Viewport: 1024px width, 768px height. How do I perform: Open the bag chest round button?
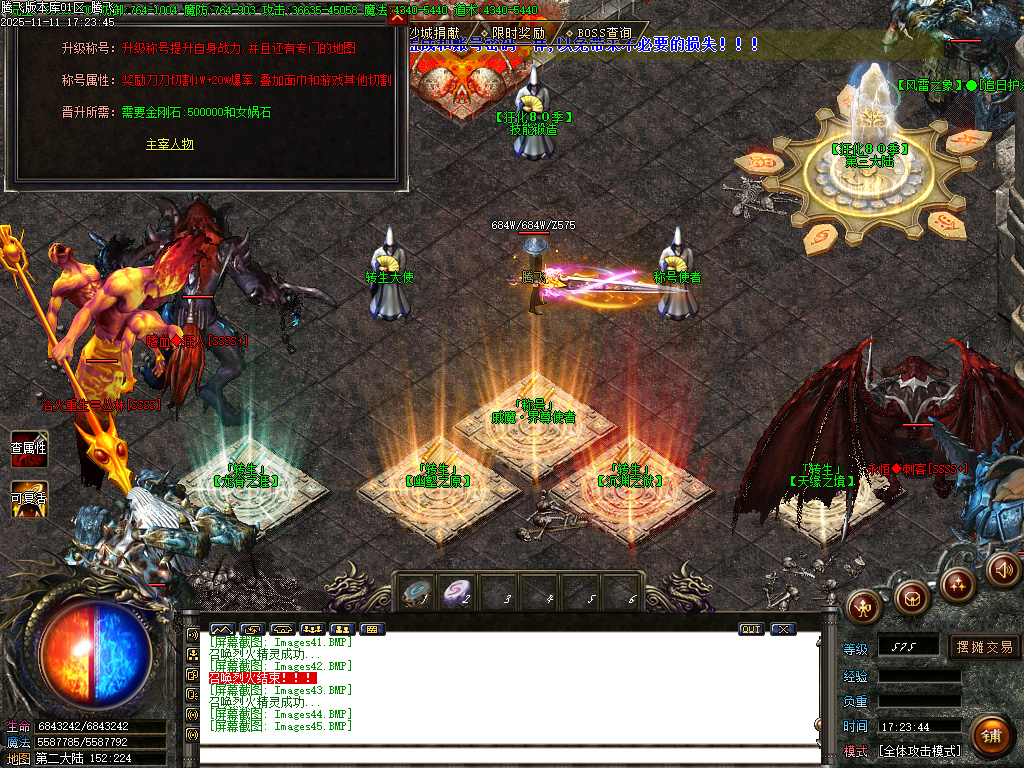[x=911, y=597]
